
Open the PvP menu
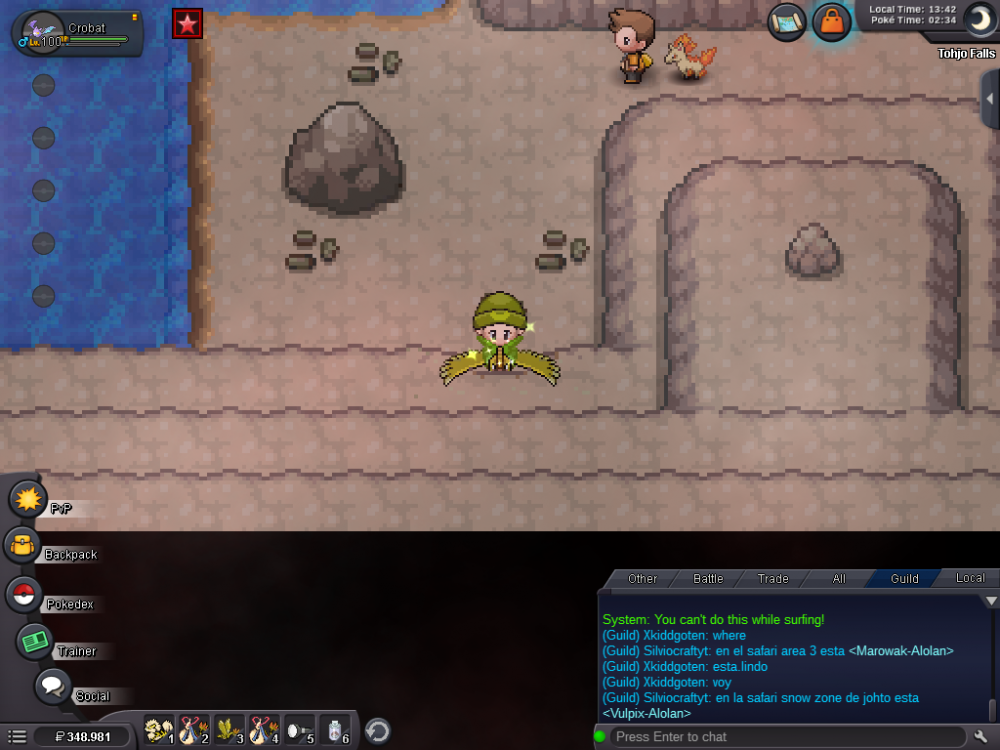click(x=28, y=498)
